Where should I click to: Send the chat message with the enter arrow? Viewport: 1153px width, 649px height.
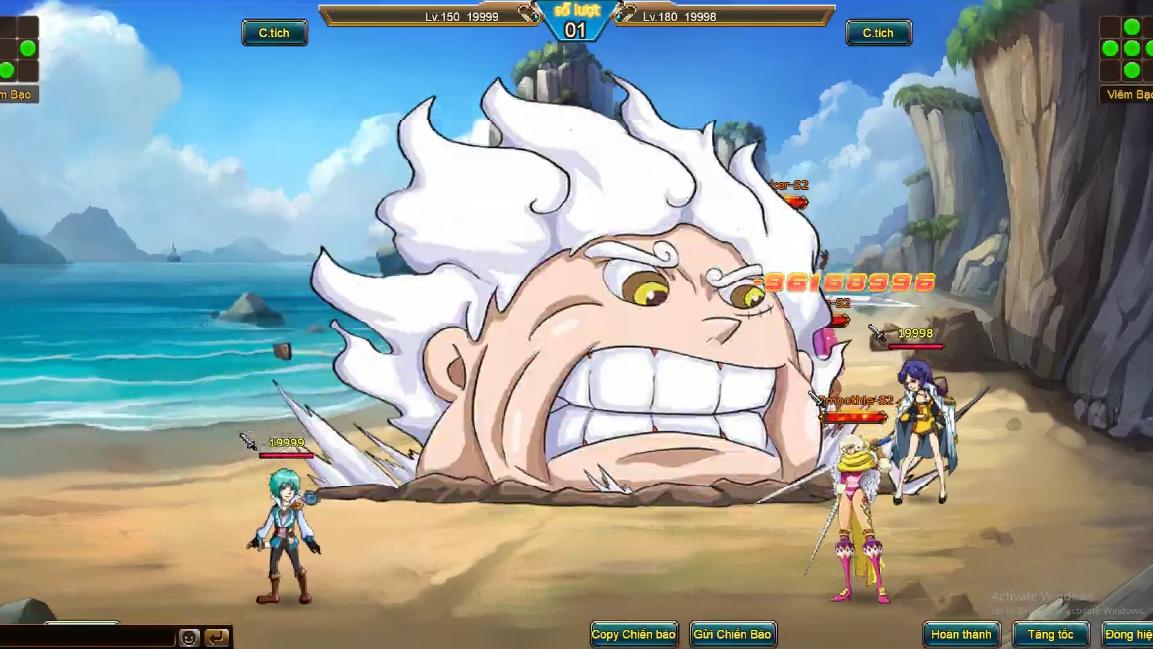coord(216,637)
